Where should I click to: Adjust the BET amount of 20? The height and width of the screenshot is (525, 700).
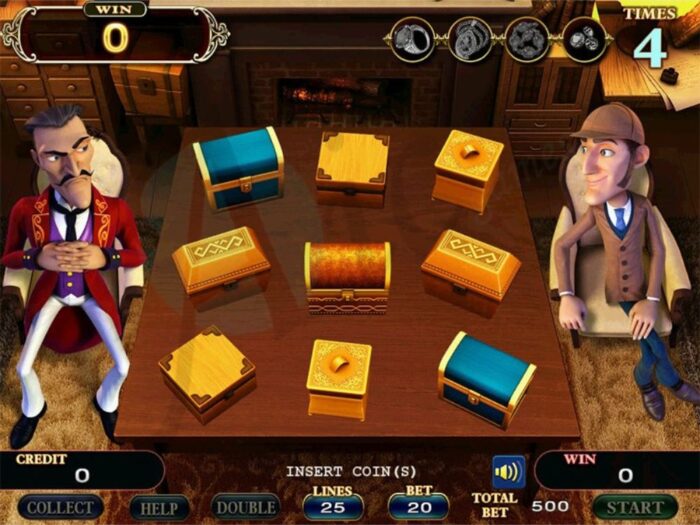coord(418,506)
